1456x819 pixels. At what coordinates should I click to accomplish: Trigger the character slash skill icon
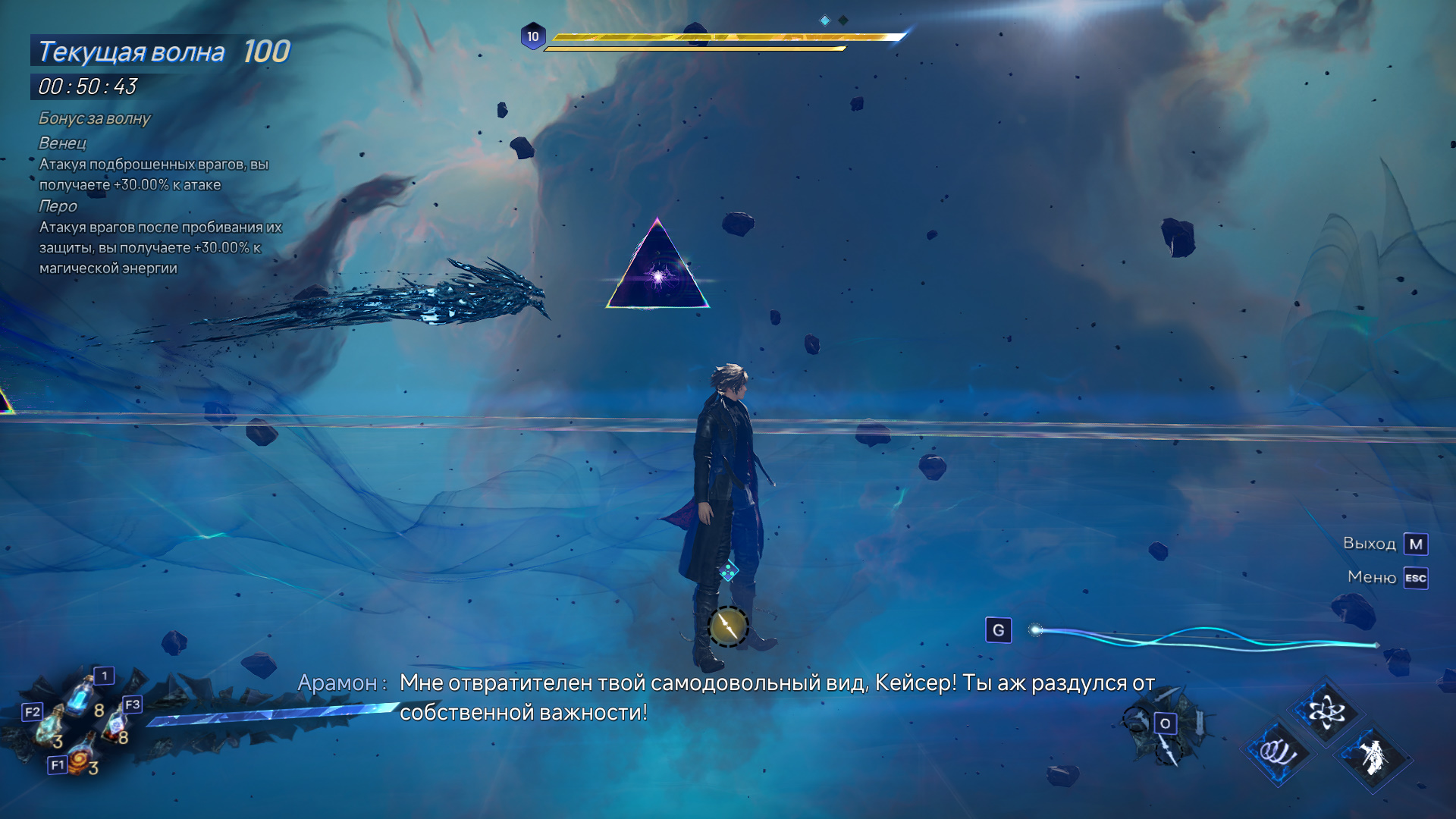(1375, 755)
